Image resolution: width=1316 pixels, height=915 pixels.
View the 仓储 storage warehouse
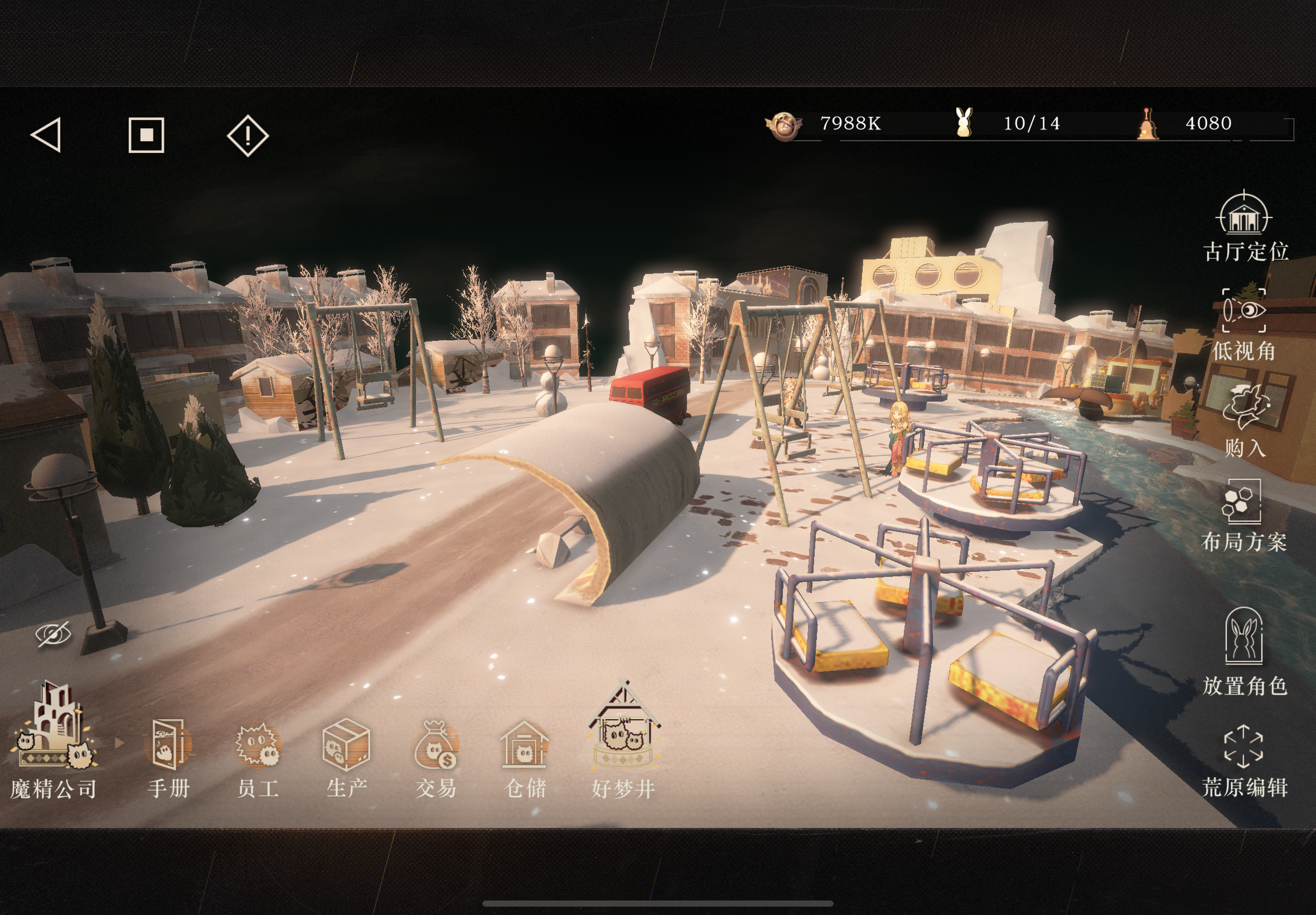[x=525, y=758]
